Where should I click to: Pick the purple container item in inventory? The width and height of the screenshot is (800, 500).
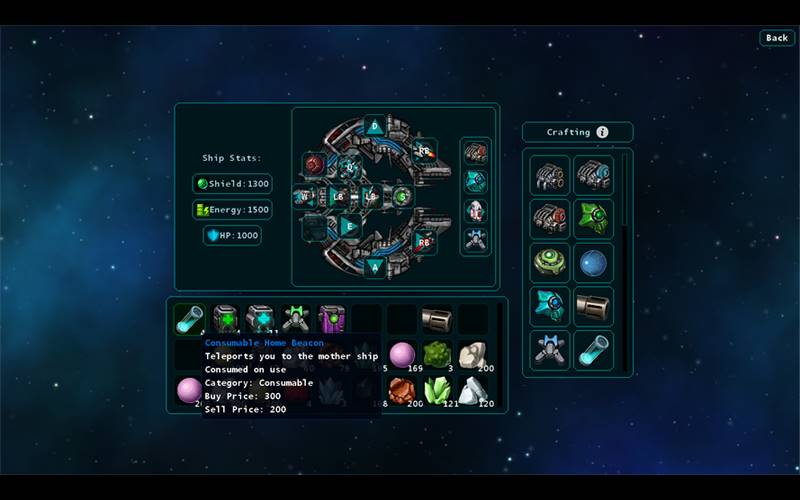point(331,319)
